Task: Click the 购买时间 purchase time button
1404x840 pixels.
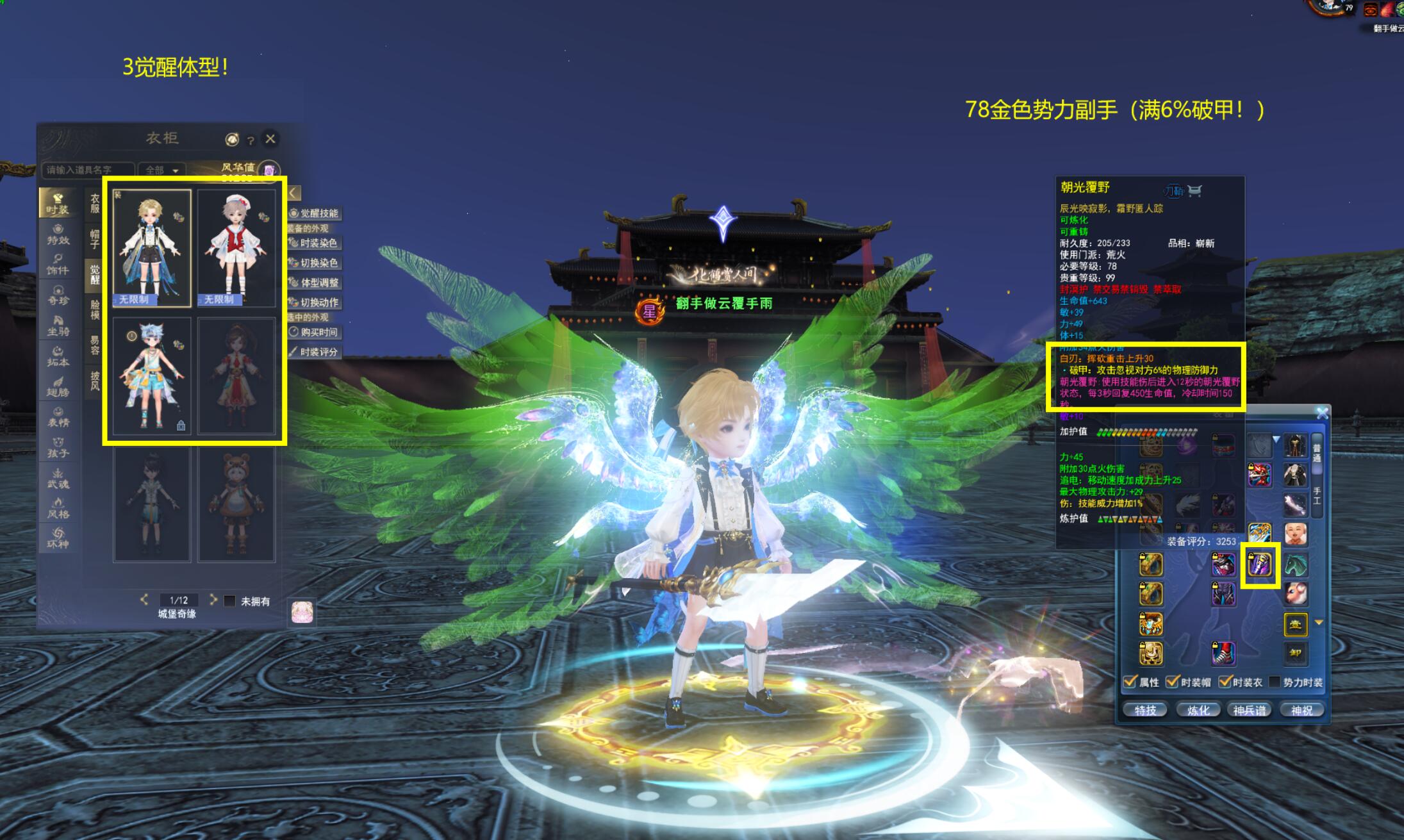Action: (314, 332)
